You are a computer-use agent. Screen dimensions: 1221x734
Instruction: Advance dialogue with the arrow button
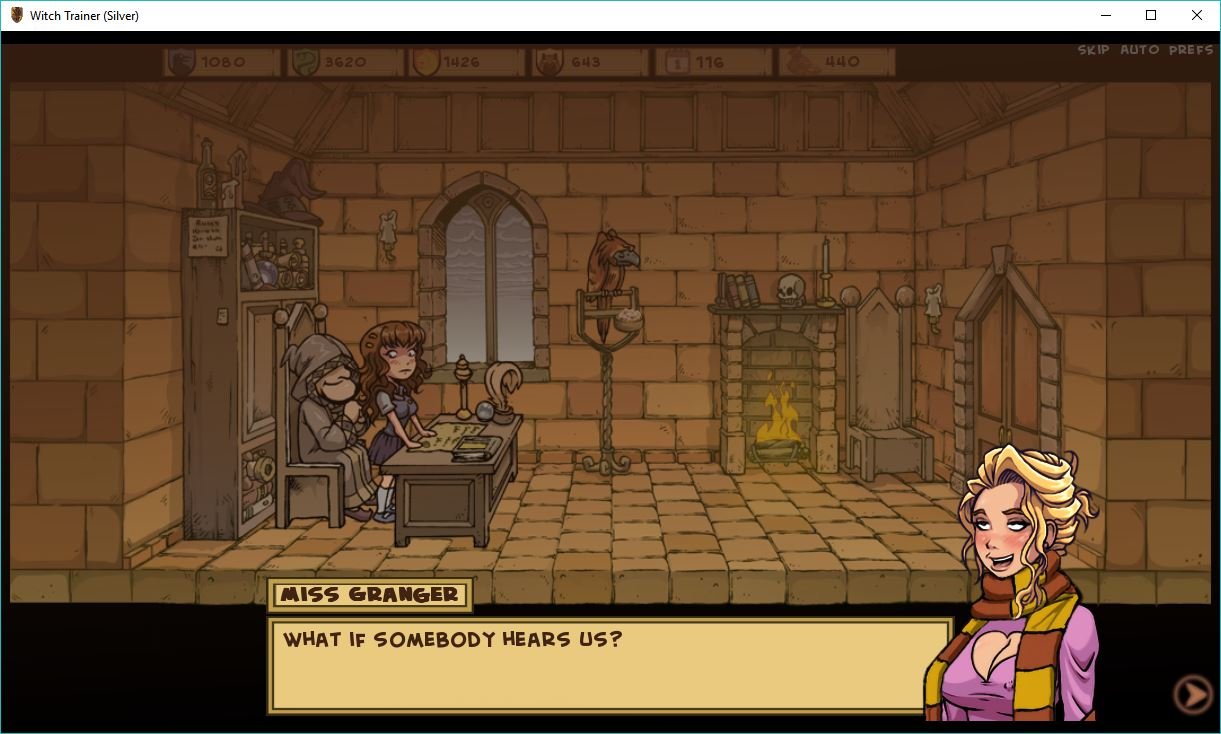(x=1191, y=694)
